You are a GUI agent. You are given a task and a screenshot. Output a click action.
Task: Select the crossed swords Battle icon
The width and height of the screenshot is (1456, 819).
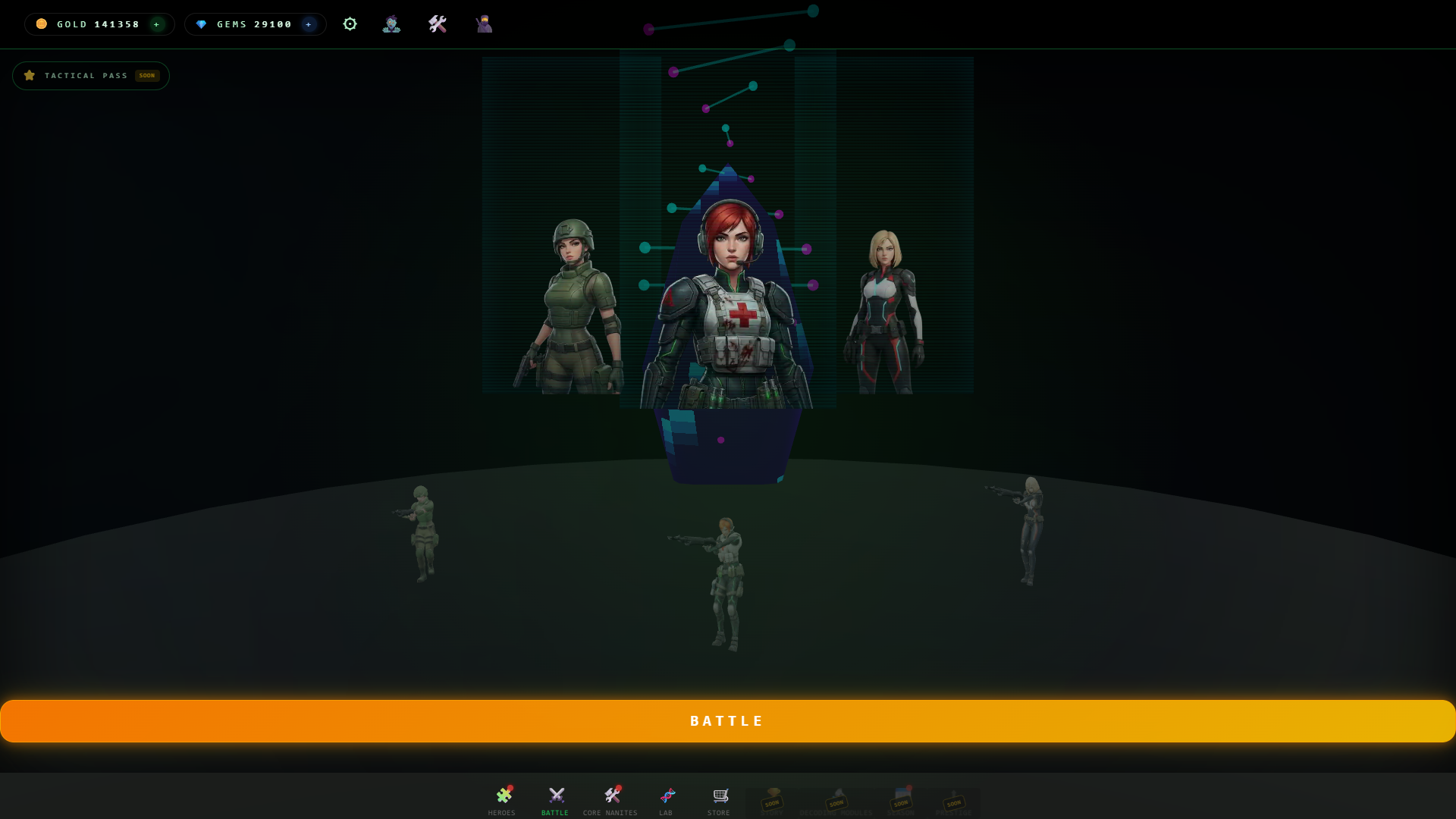(x=555, y=795)
